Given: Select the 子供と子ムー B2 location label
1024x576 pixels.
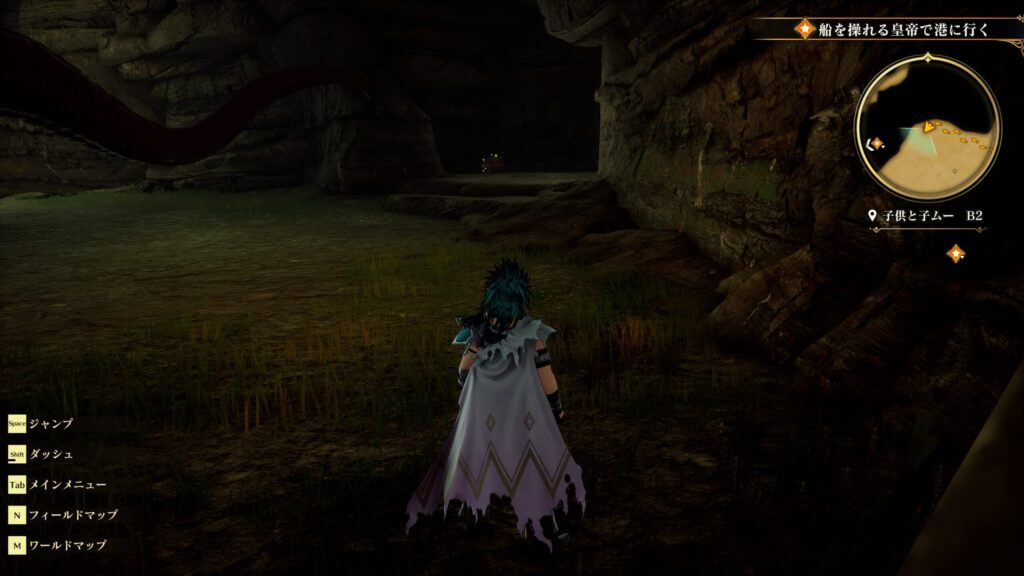Looking at the screenshot, I should pos(927,215).
